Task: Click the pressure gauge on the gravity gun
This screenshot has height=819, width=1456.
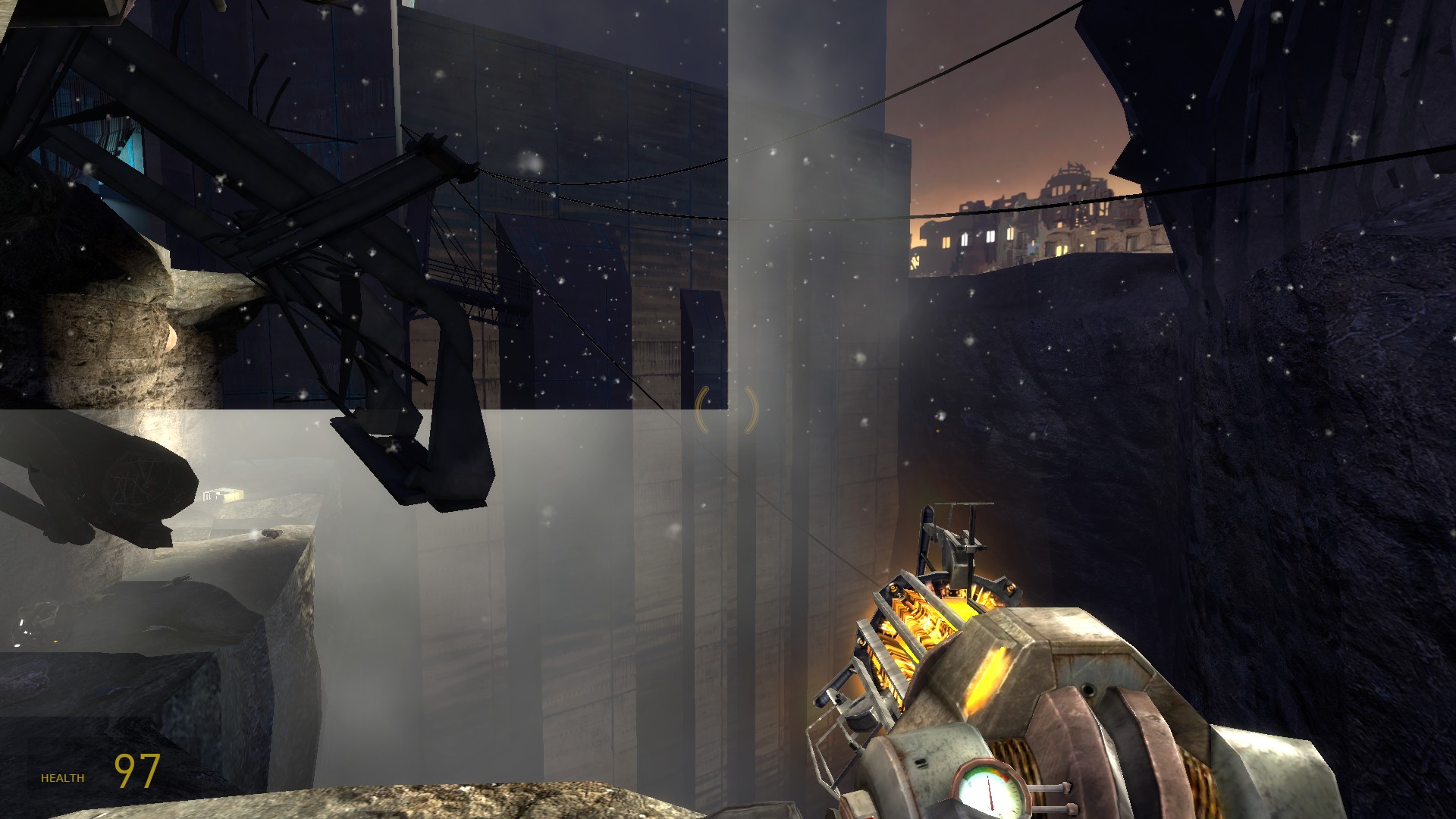Action: pyautogui.click(x=990, y=792)
